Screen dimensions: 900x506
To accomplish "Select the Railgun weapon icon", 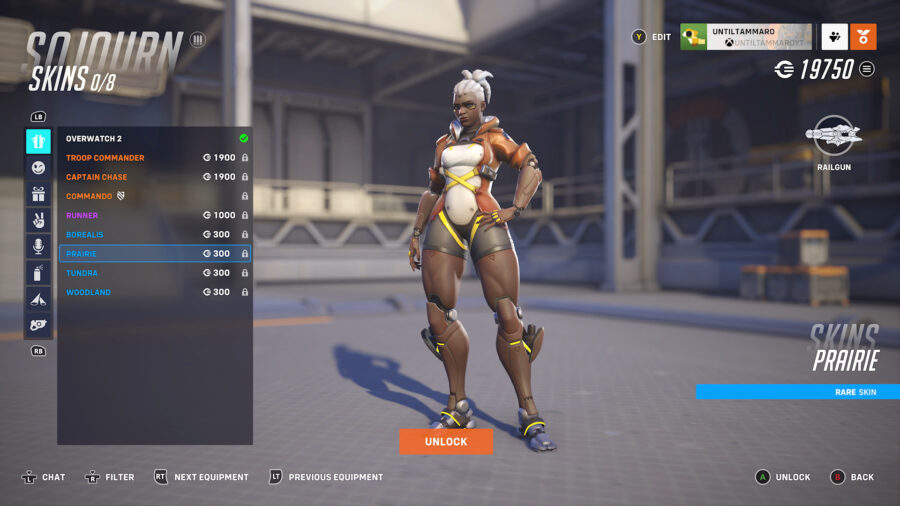I will pos(834,136).
